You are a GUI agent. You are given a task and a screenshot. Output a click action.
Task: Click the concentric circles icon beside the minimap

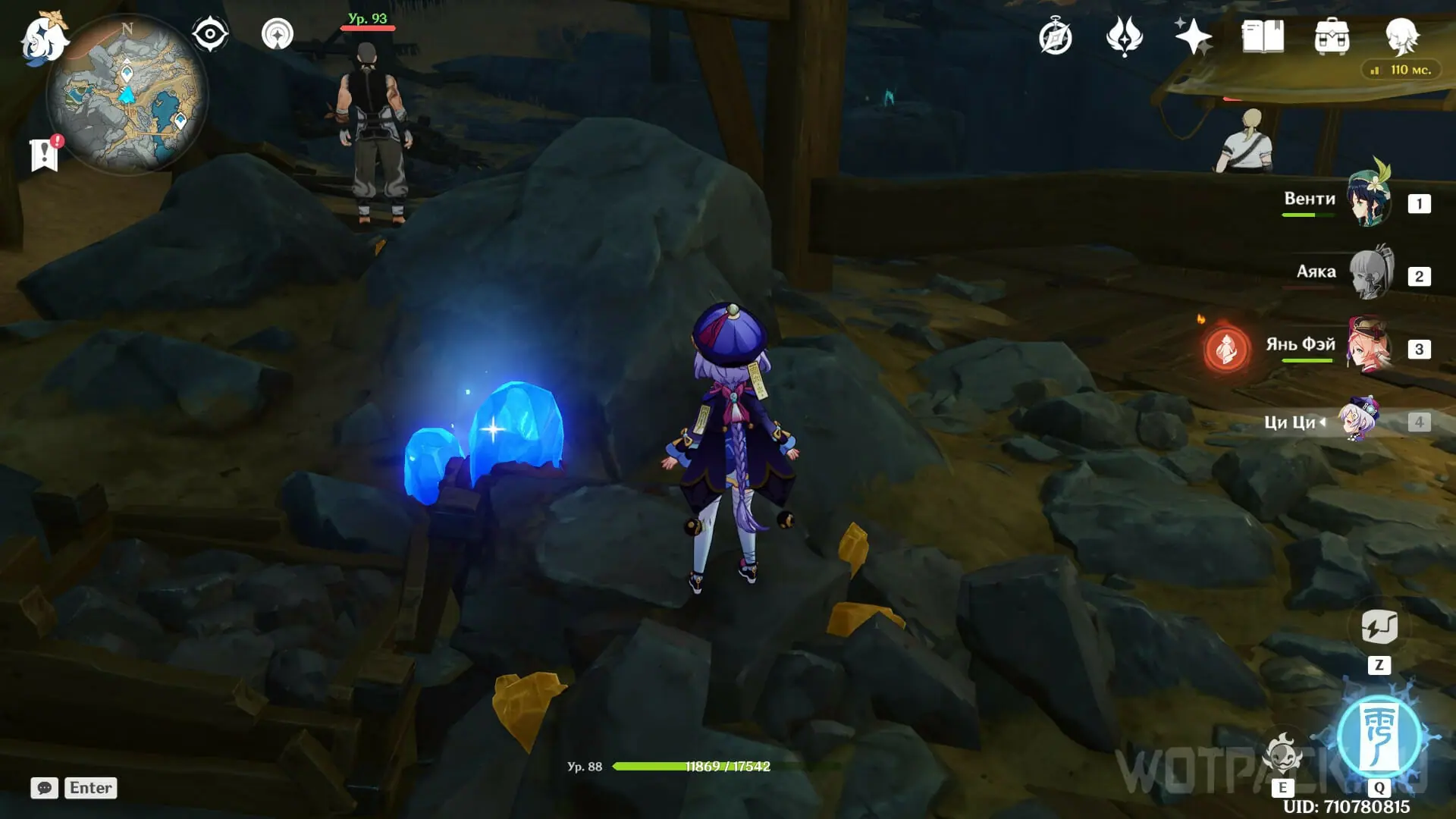click(x=278, y=34)
